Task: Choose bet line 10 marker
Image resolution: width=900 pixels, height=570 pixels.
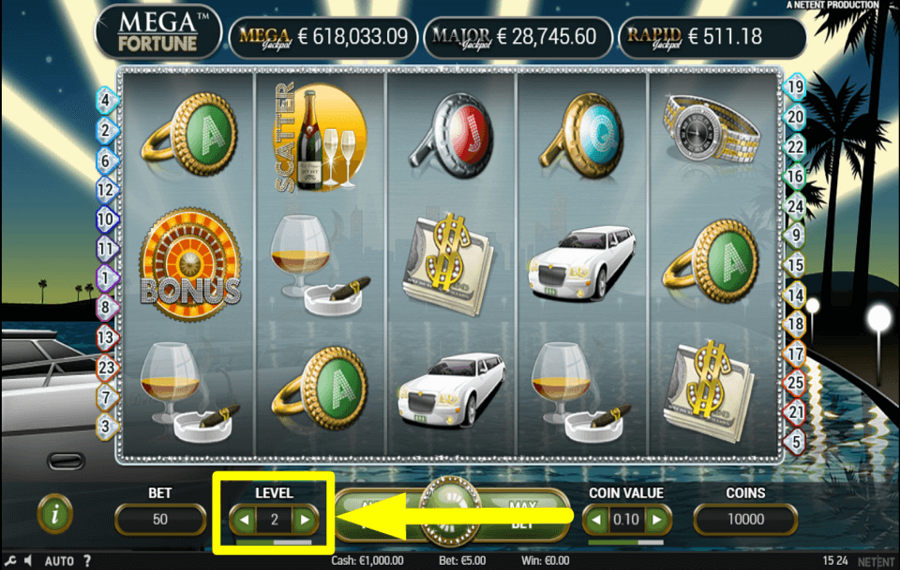Action: (105, 219)
